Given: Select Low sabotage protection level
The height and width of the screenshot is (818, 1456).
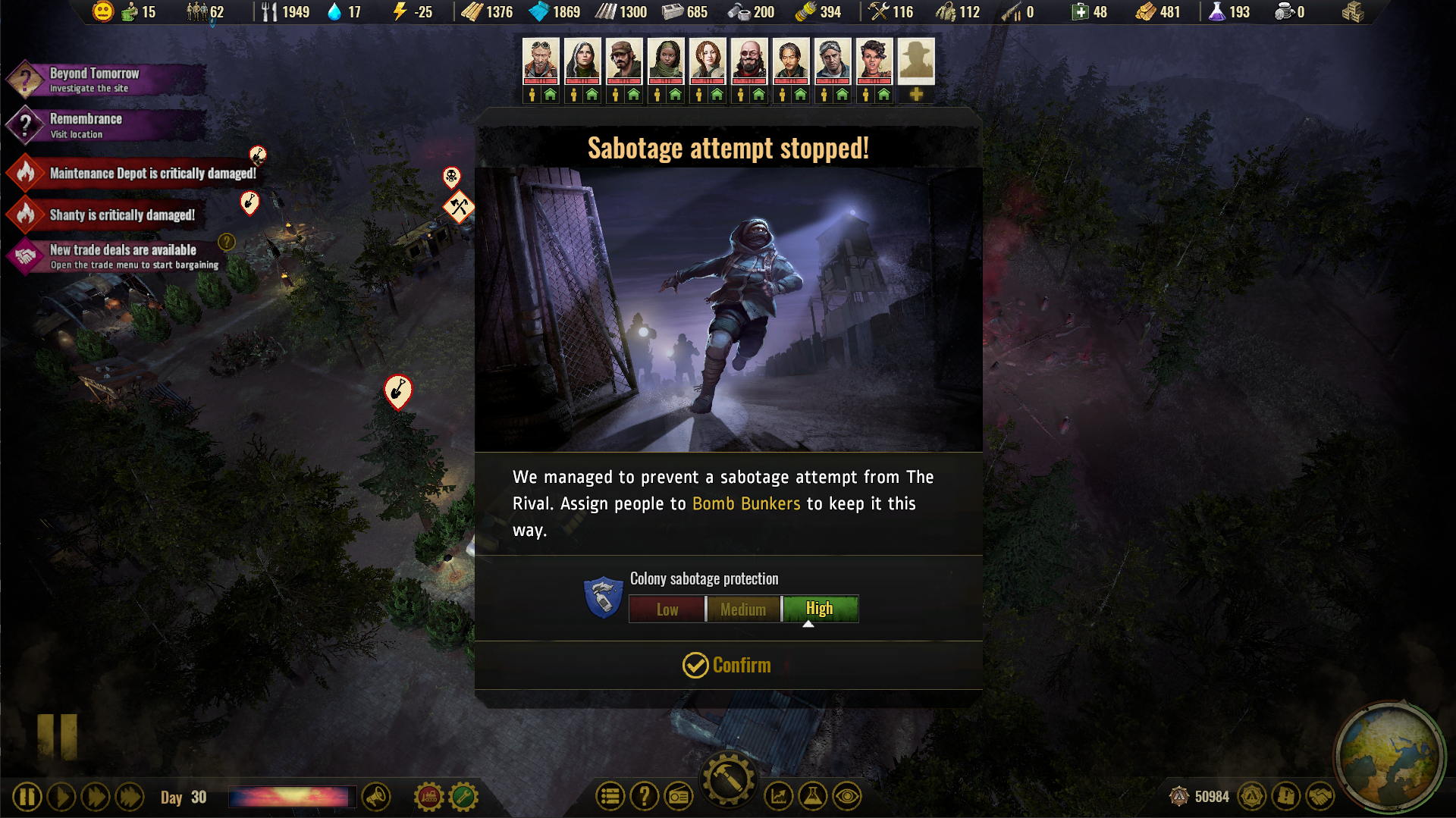Looking at the screenshot, I should click(x=667, y=609).
